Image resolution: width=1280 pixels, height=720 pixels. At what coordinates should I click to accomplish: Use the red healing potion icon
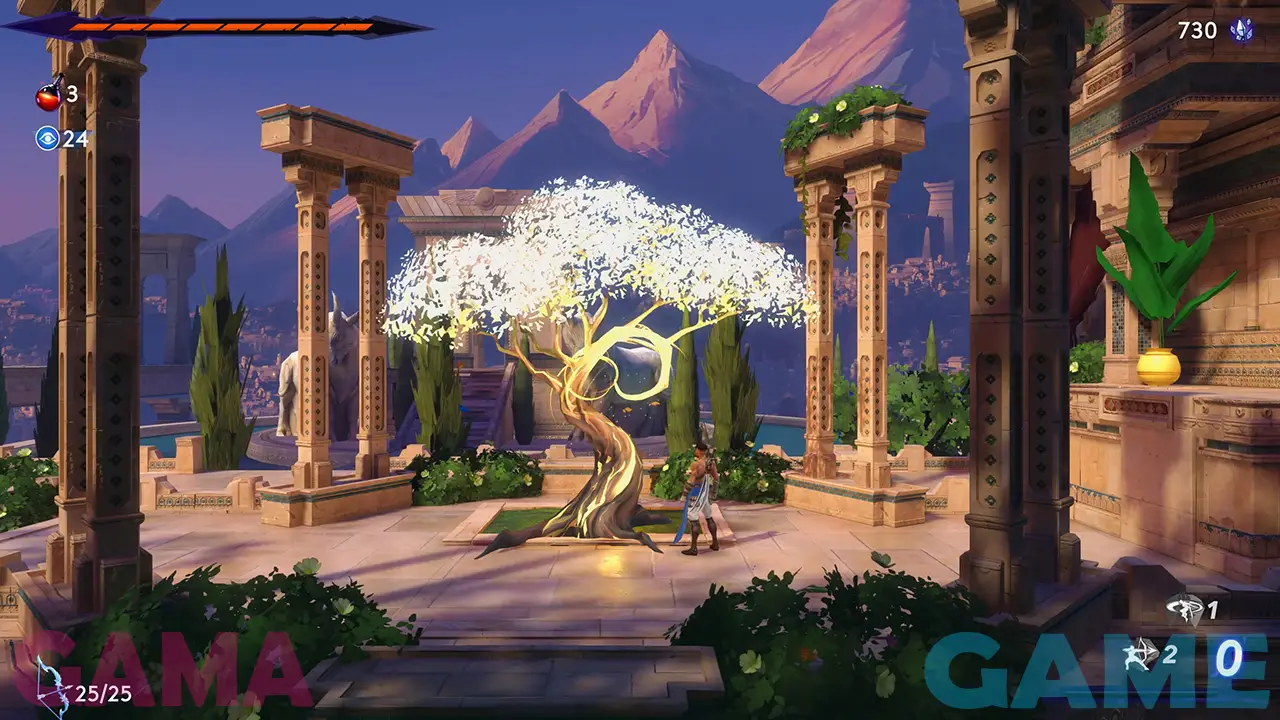click(48, 95)
